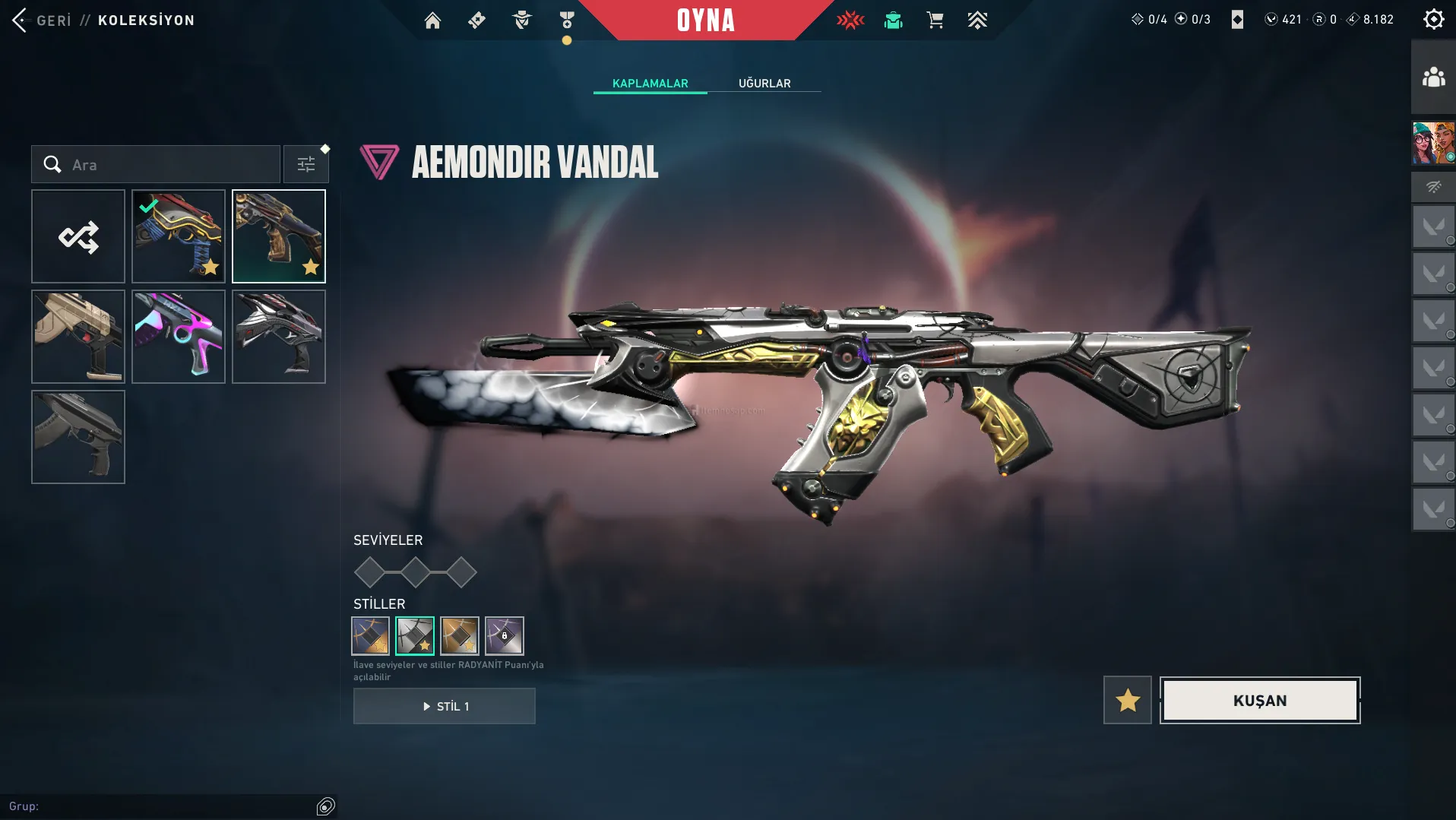Viewport: 1456px width, 820px height.
Task: Go back with the GERİ arrow
Action: 21,21
